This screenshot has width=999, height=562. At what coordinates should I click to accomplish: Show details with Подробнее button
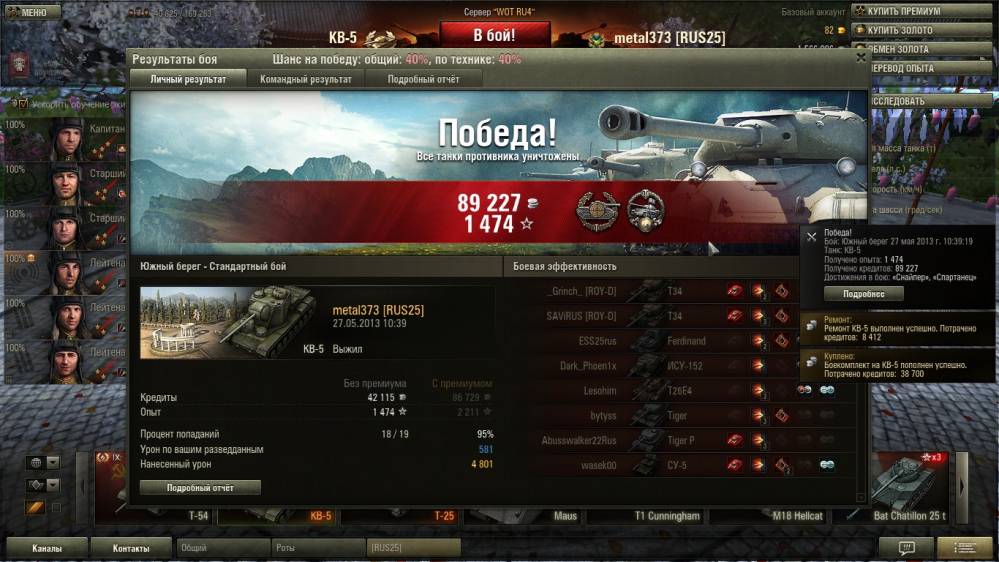863,294
